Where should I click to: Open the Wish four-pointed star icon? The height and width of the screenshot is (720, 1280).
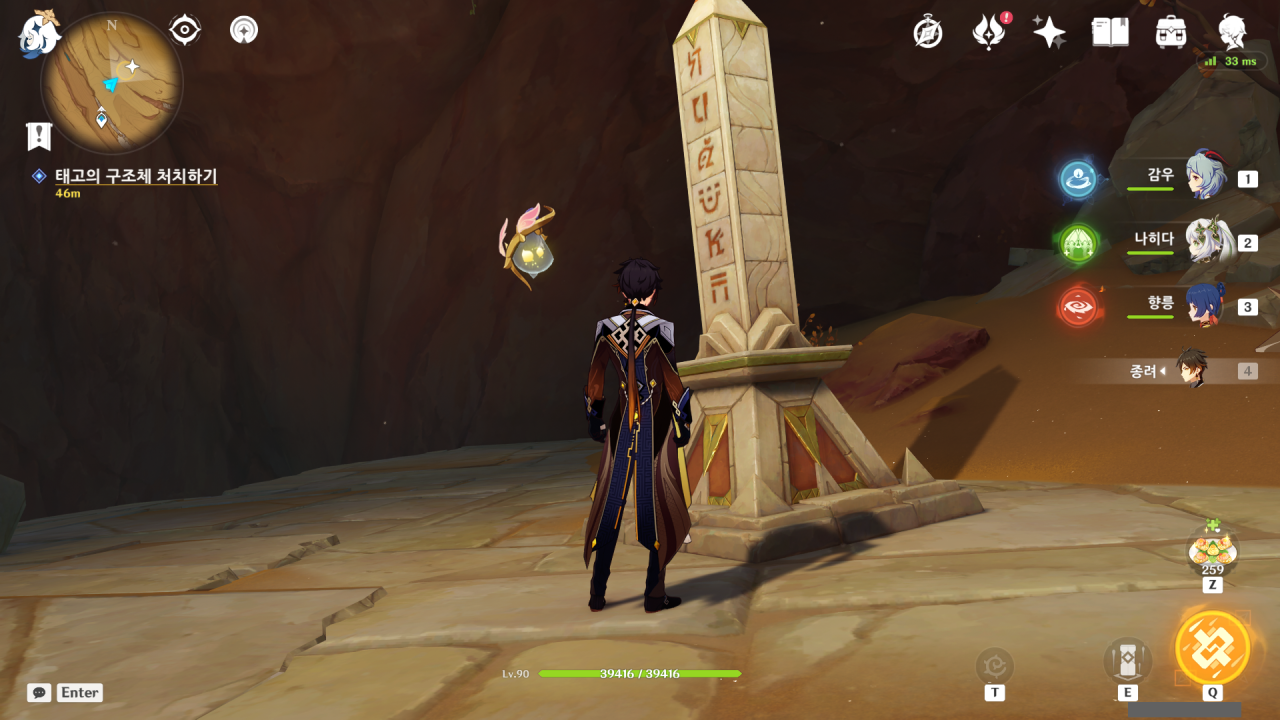pyautogui.click(x=1049, y=32)
